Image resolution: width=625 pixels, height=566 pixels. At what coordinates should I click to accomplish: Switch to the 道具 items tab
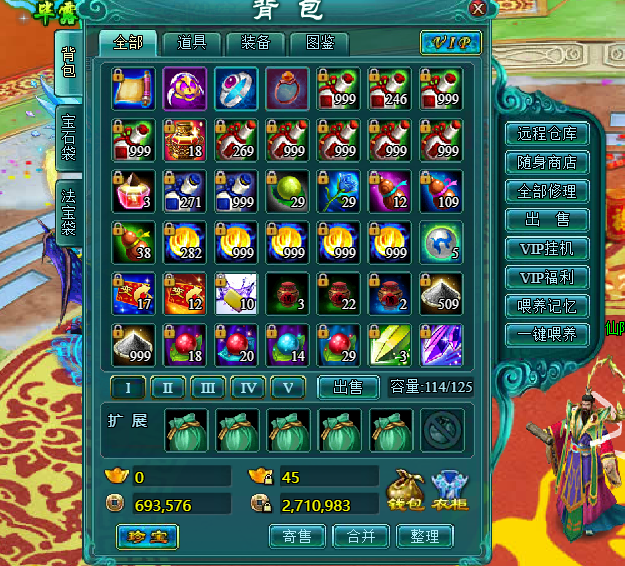coord(192,43)
